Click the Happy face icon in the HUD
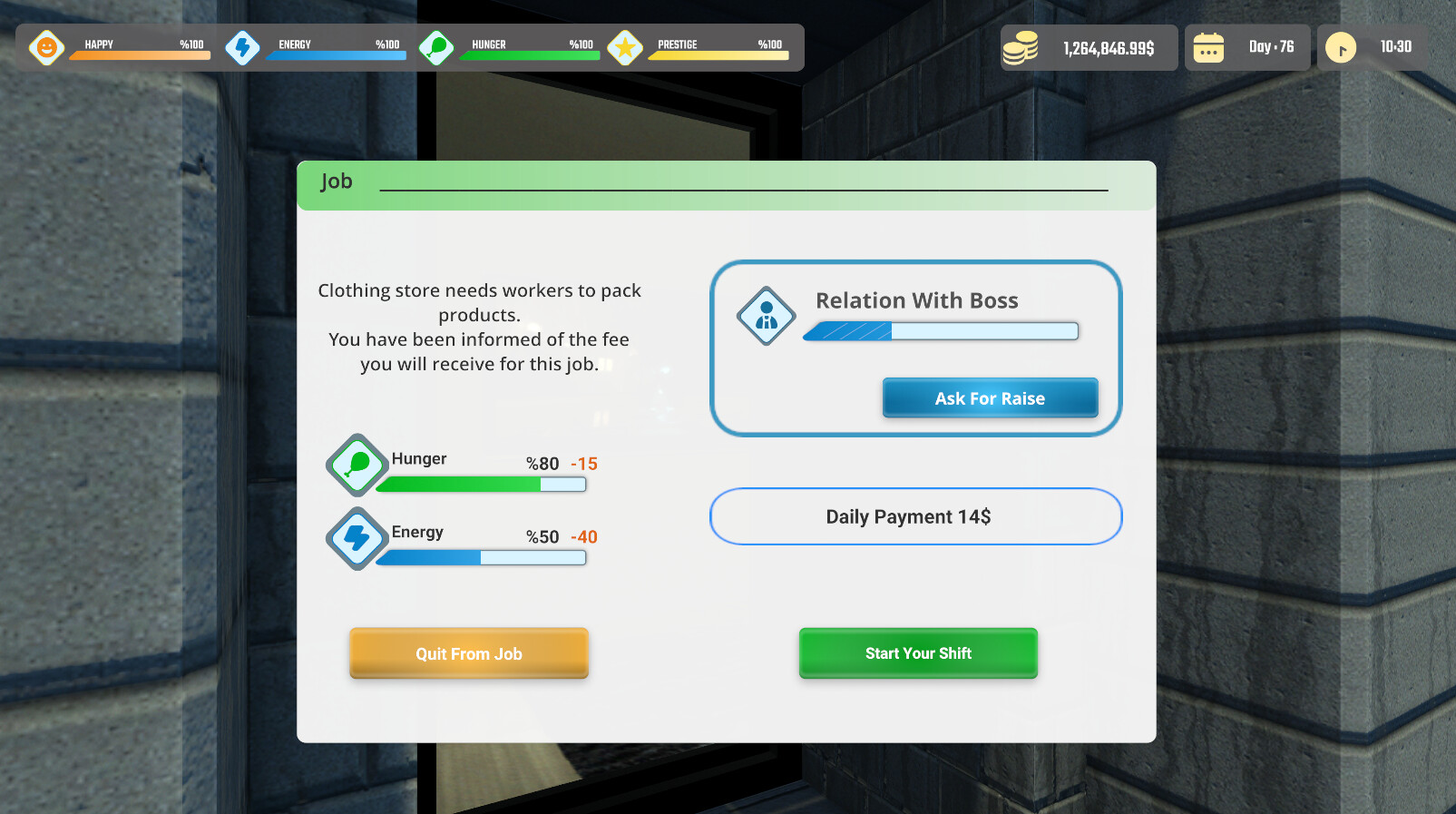1456x814 pixels. click(46, 47)
